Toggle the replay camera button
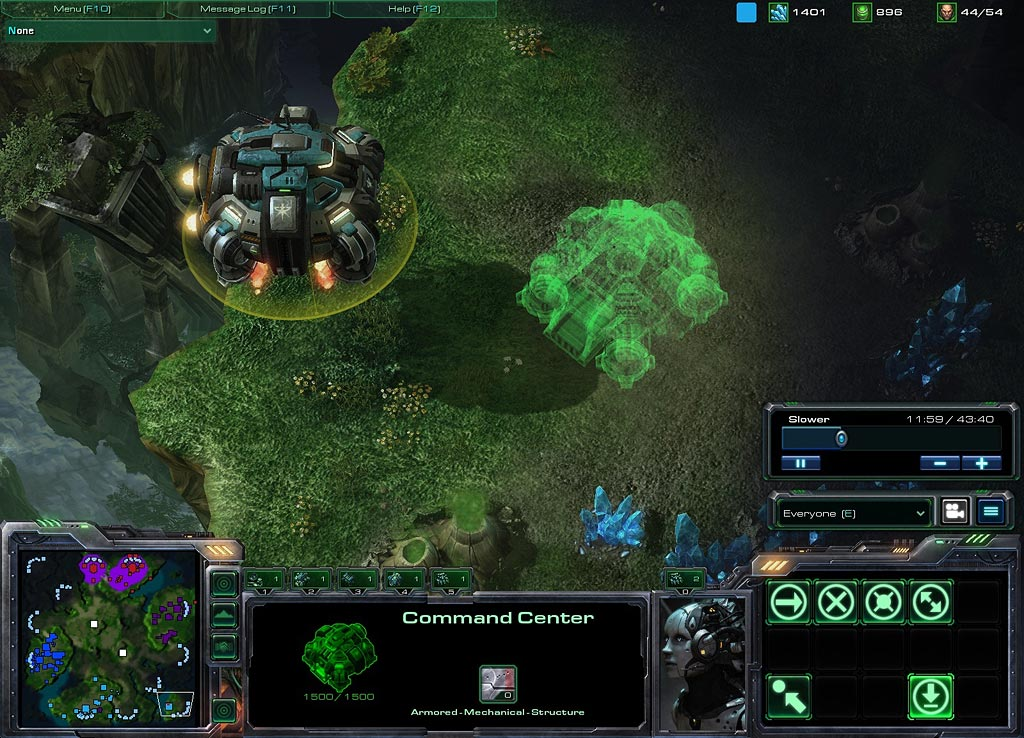The width and height of the screenshot is (1024, 738). pos(954,512)
